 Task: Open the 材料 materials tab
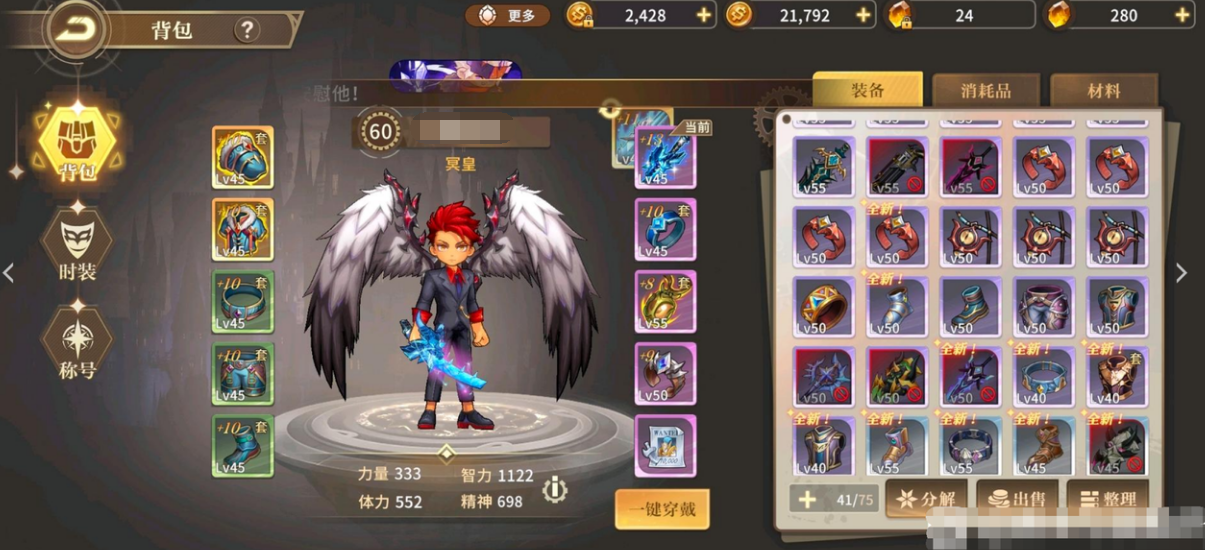(x=1103, y=91)
